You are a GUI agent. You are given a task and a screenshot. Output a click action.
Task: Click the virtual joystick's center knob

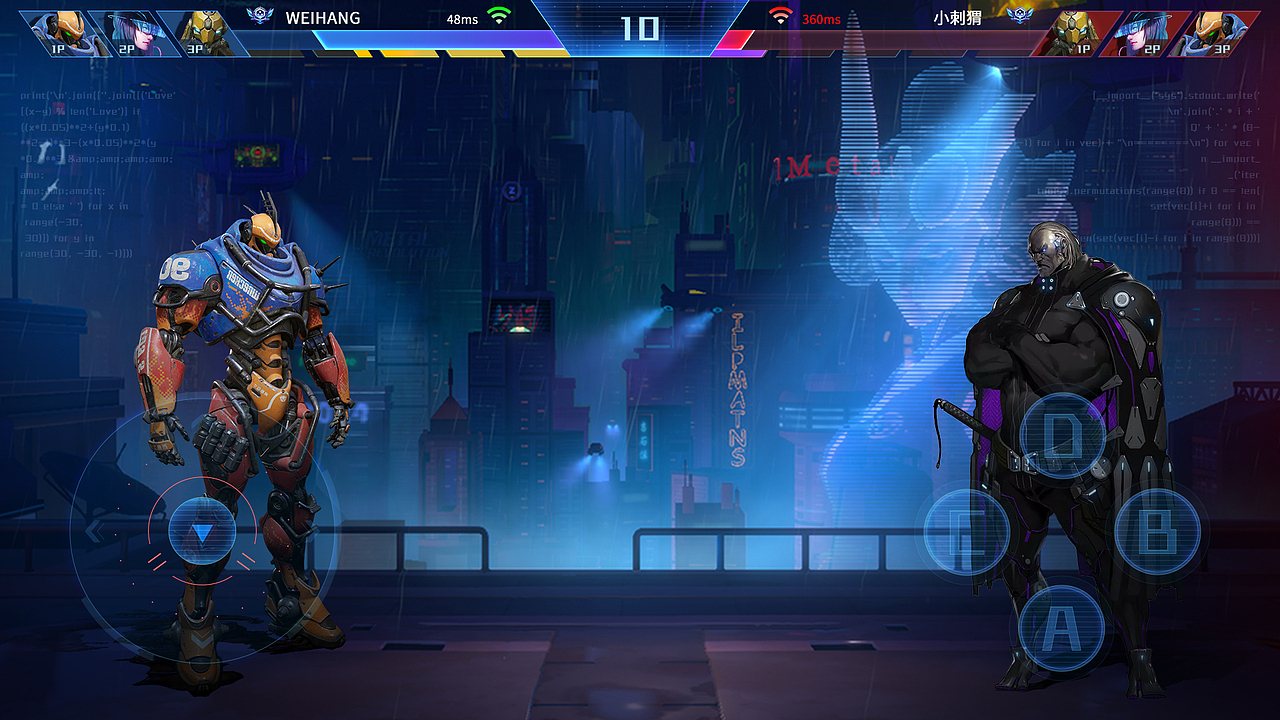pos(202,532)
